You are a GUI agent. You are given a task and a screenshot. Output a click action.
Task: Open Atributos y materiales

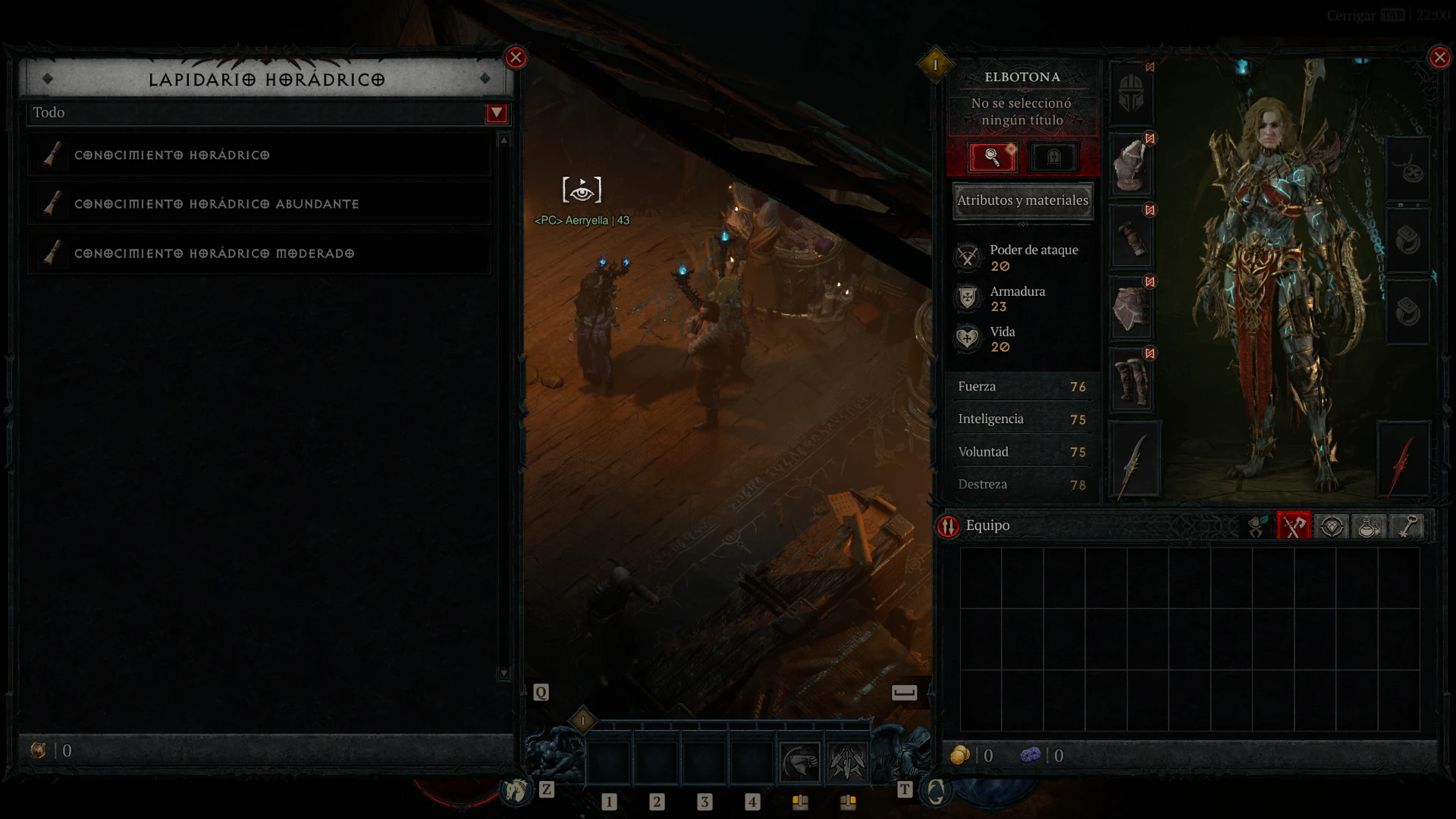[1022, 200]
